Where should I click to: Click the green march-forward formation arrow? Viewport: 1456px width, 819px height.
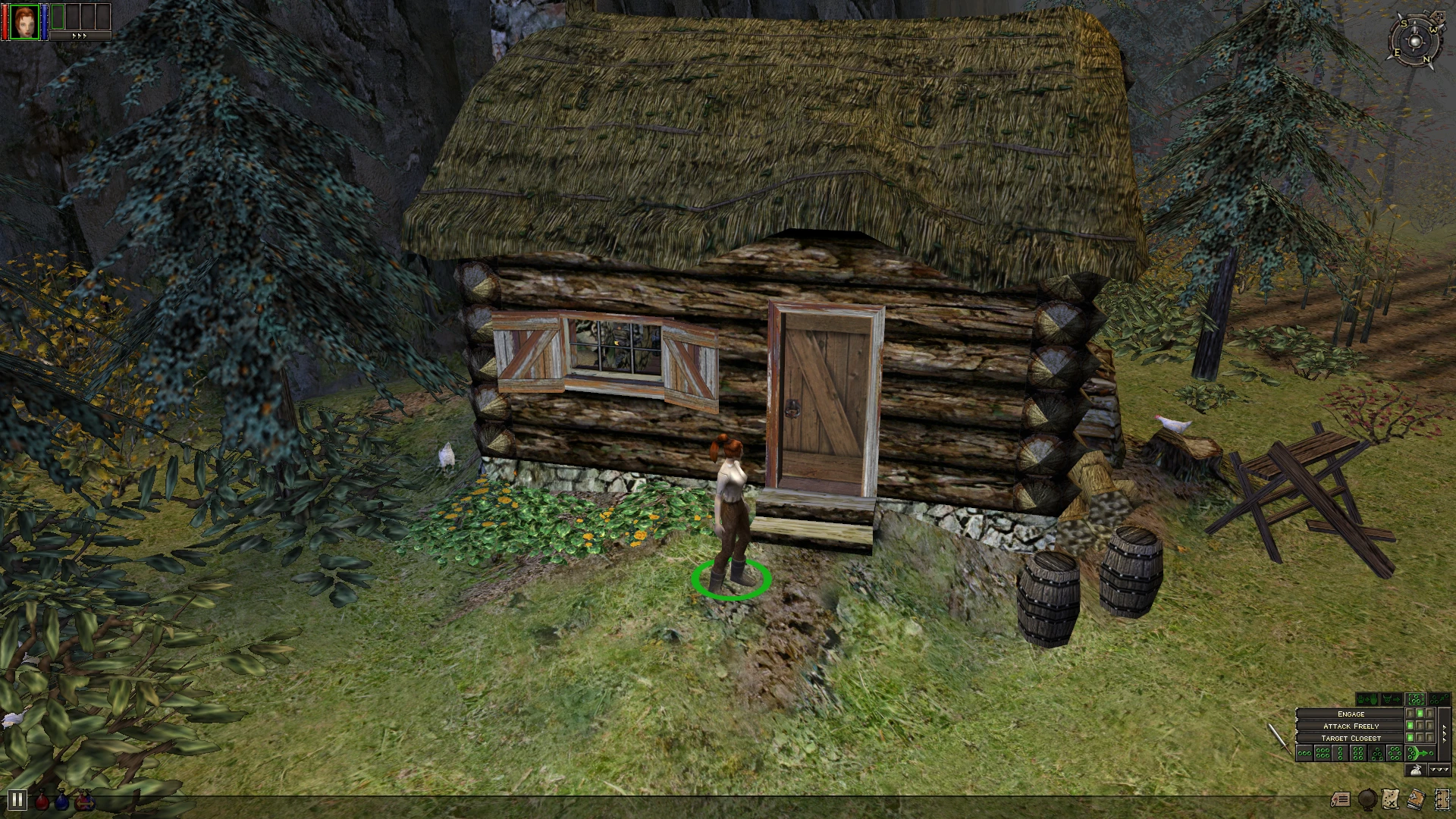1420,754
